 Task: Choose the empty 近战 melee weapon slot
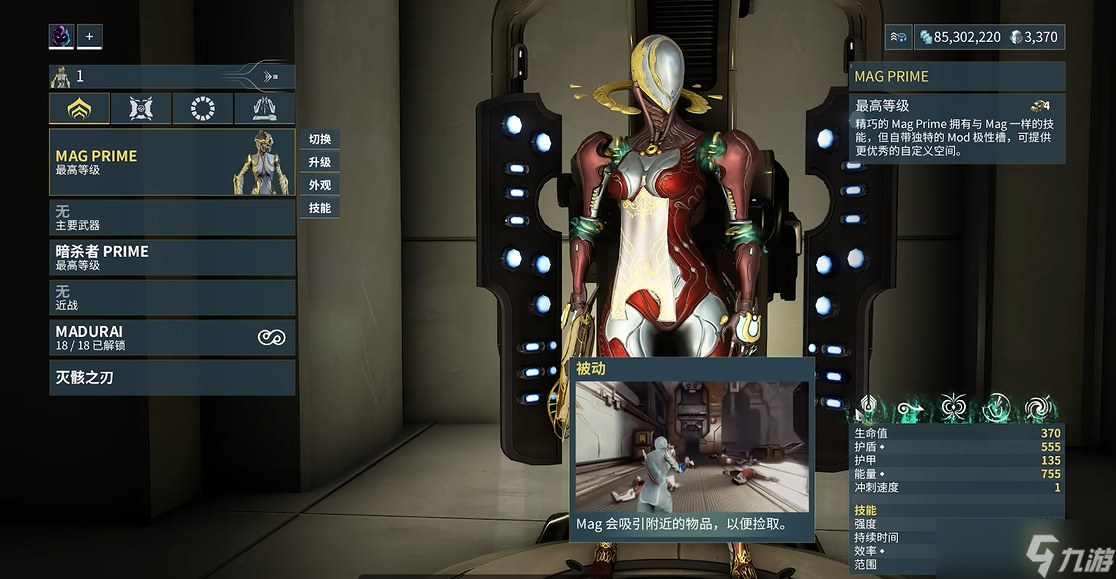pos(172,297)
